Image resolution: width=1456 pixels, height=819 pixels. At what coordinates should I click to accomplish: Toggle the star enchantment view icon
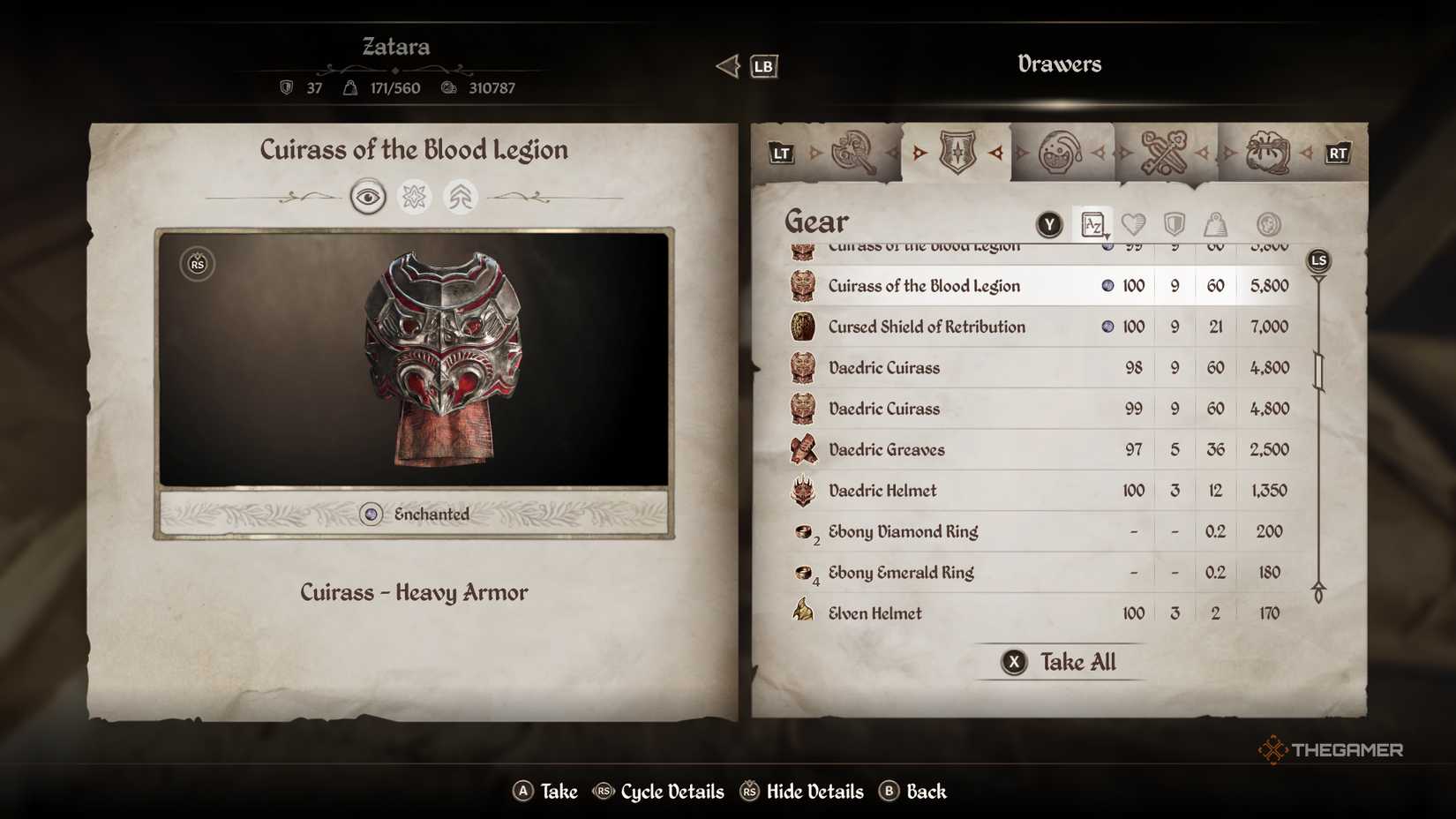(416, 196)
